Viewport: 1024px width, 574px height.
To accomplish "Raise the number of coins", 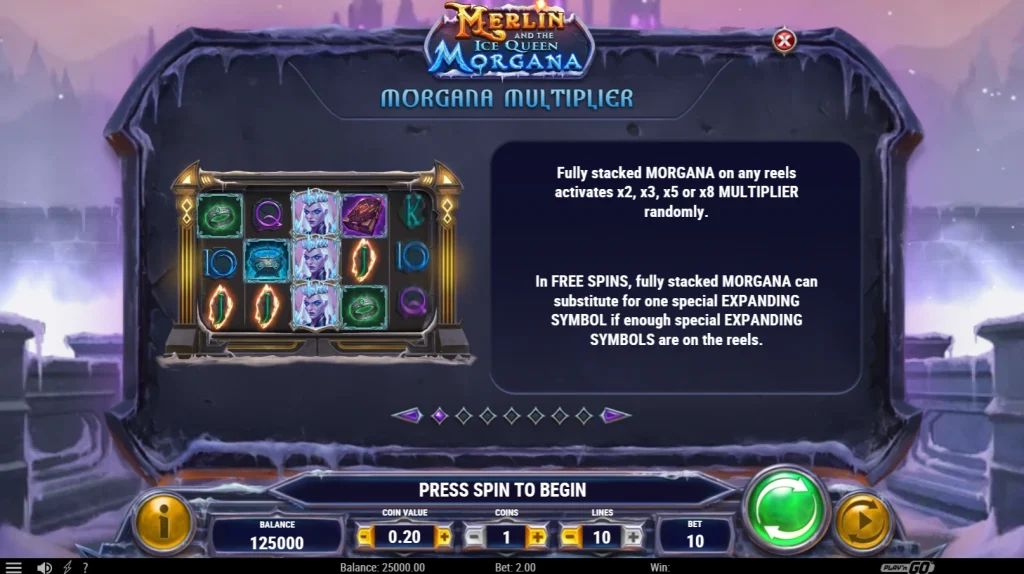I will (537, 537).
